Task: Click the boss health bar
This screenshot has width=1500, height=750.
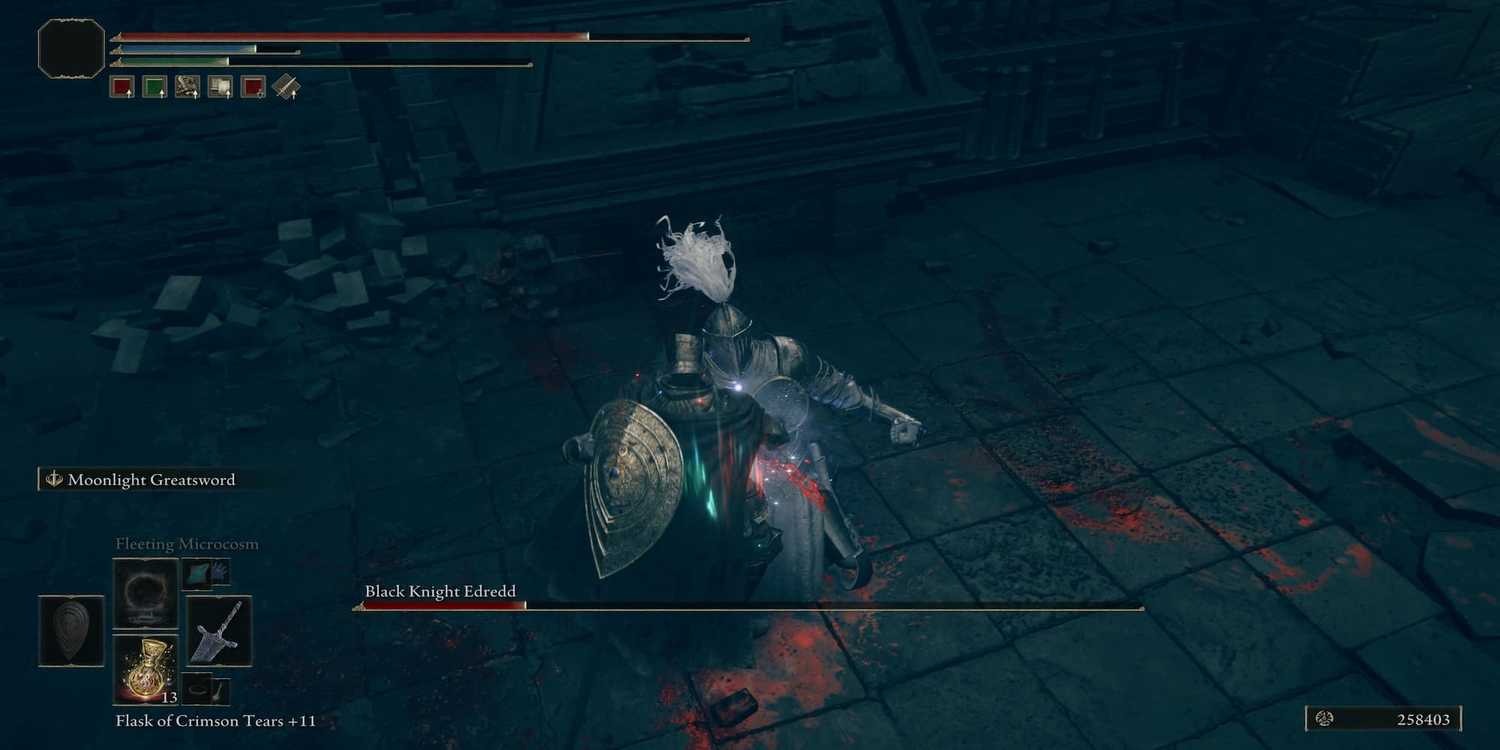Action: pyautogui.click(x=750, y=605)
